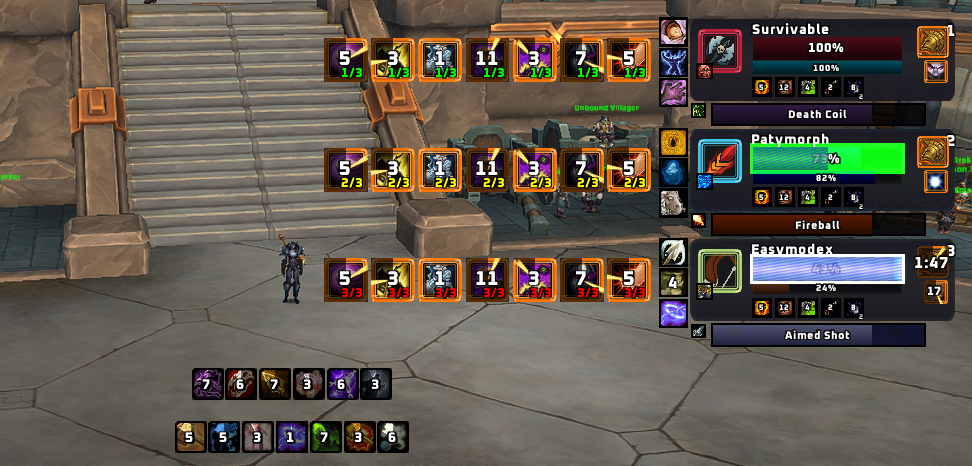Click Patymorph's flame feather spec portrait
This screenshot has height=466, width=972.
click(x=720, y=161)
